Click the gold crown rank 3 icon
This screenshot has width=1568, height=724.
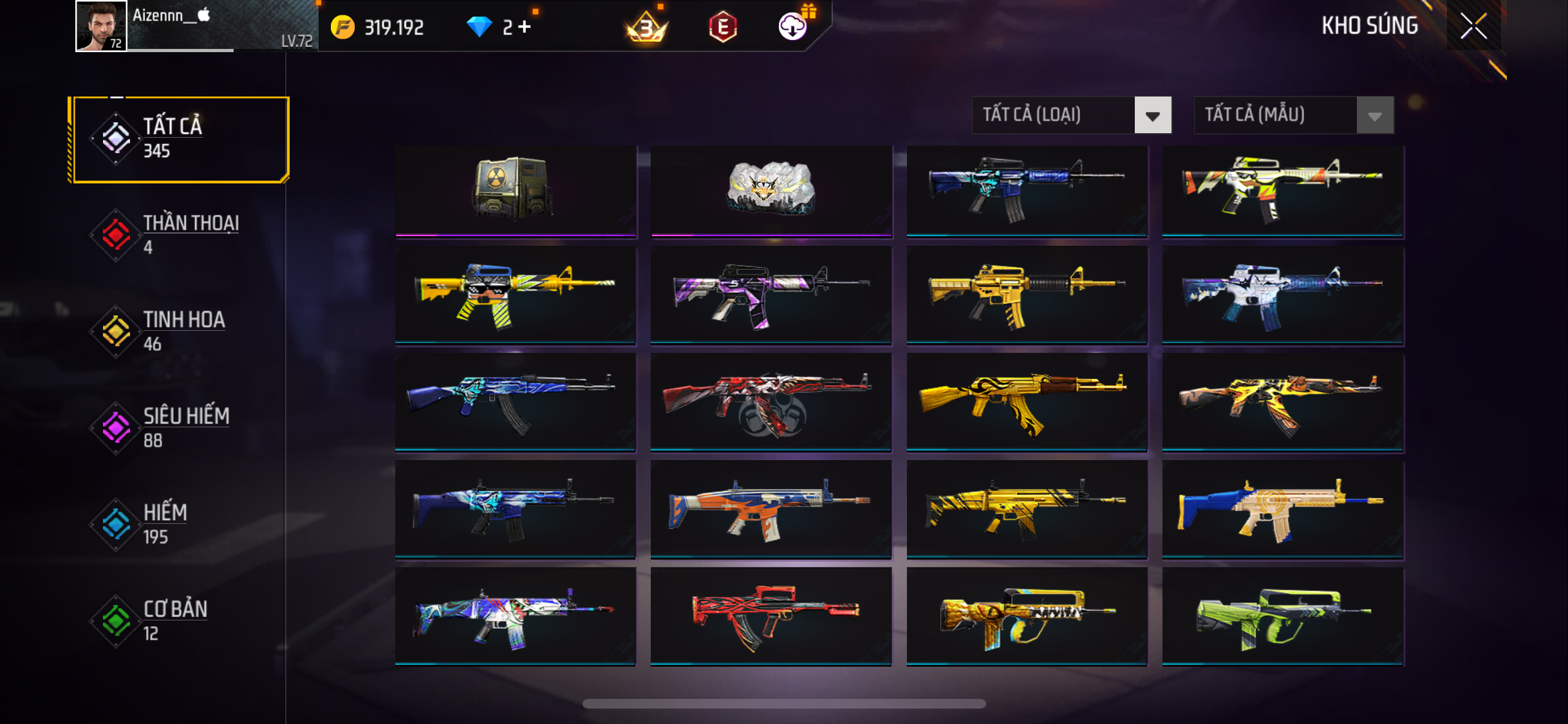(x=646, y=28)
